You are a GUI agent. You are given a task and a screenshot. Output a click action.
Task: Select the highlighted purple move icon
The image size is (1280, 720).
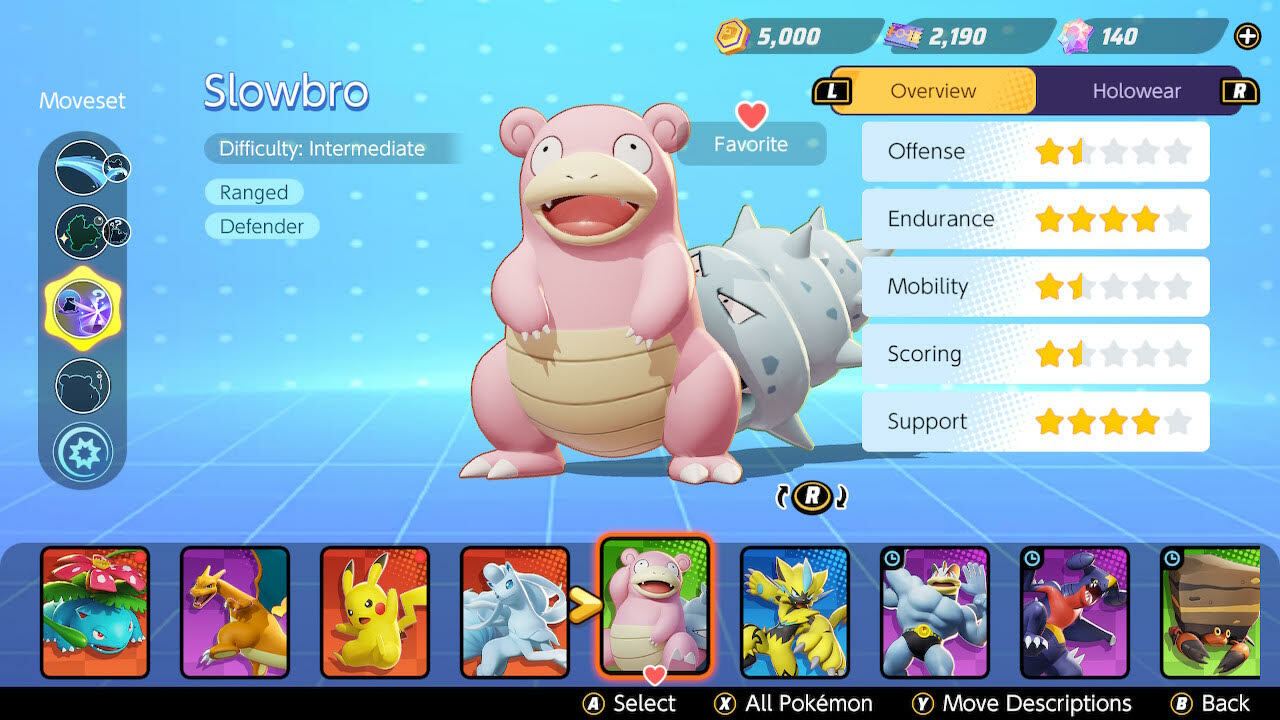[x=82, y=307]
